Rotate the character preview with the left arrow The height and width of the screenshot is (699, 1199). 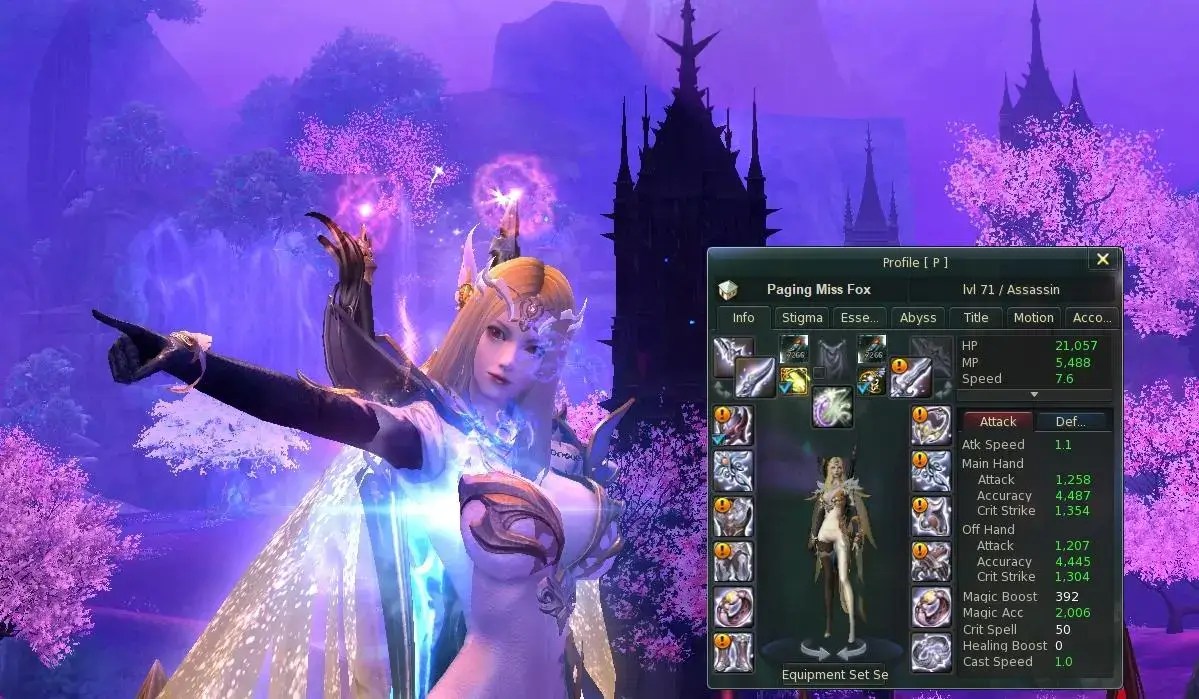(813, 651)
